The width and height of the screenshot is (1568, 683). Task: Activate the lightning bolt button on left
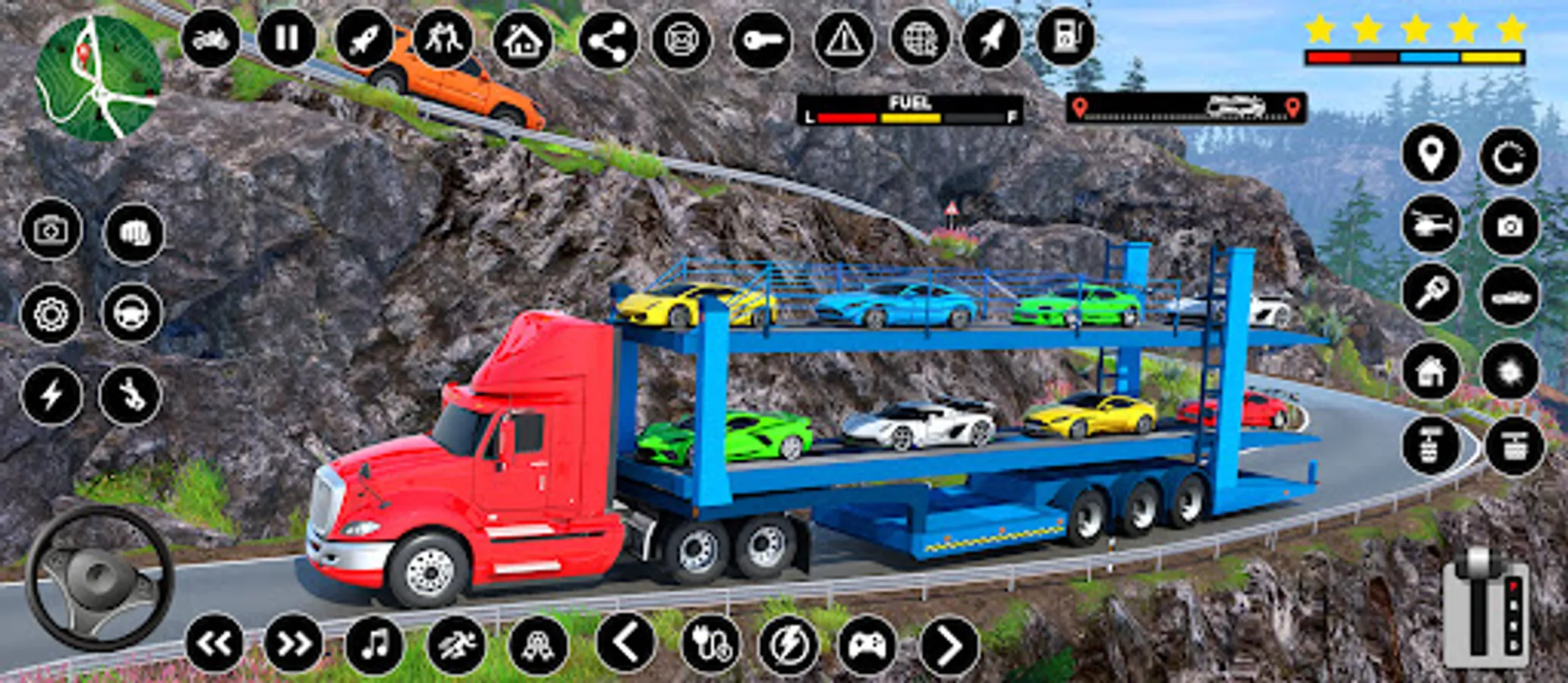[52, 395]
